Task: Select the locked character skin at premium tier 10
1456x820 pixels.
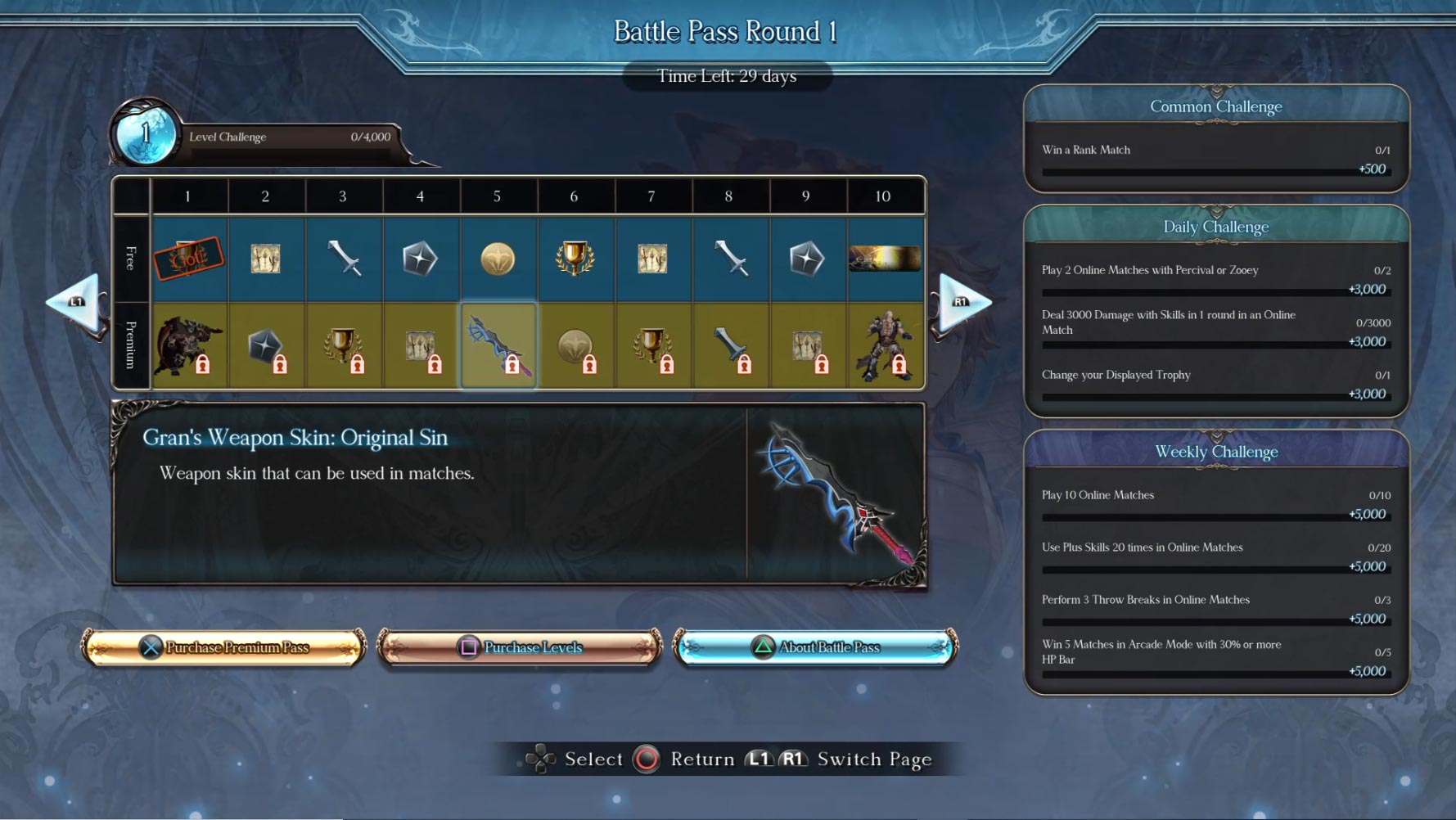Action: click(x=885, y=345)
